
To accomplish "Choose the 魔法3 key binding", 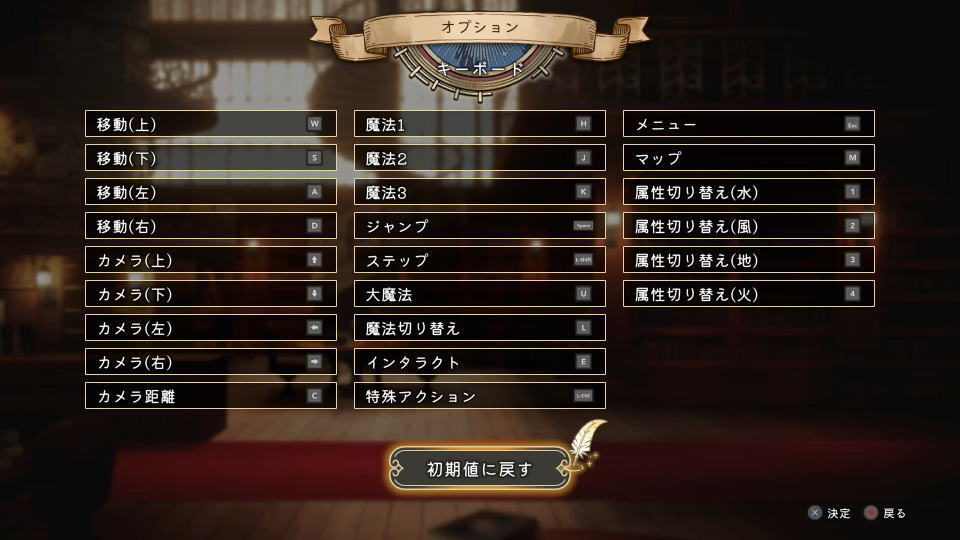I will point(479,192).
